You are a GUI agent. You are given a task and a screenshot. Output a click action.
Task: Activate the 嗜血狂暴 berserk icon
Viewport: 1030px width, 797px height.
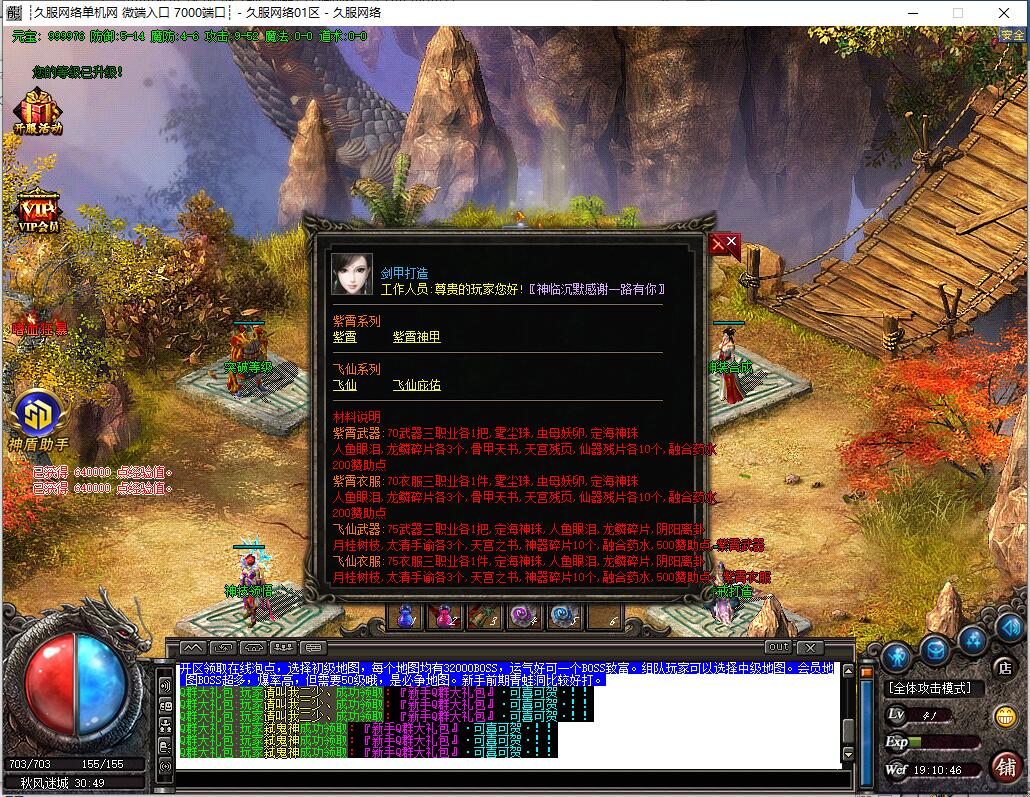pyautogui.click(x=40, y=328)
